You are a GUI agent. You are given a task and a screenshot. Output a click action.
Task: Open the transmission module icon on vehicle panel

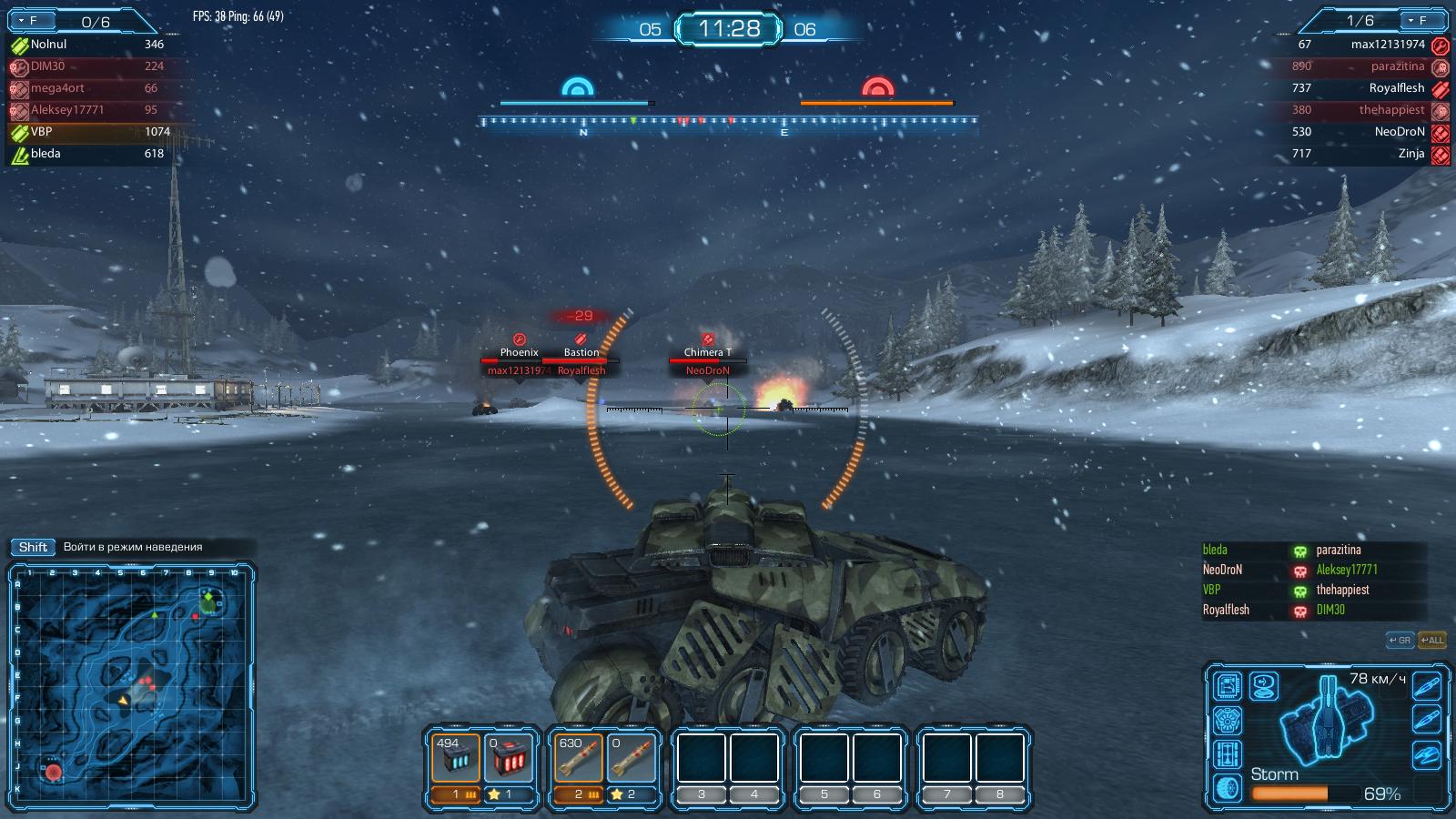1227,754
